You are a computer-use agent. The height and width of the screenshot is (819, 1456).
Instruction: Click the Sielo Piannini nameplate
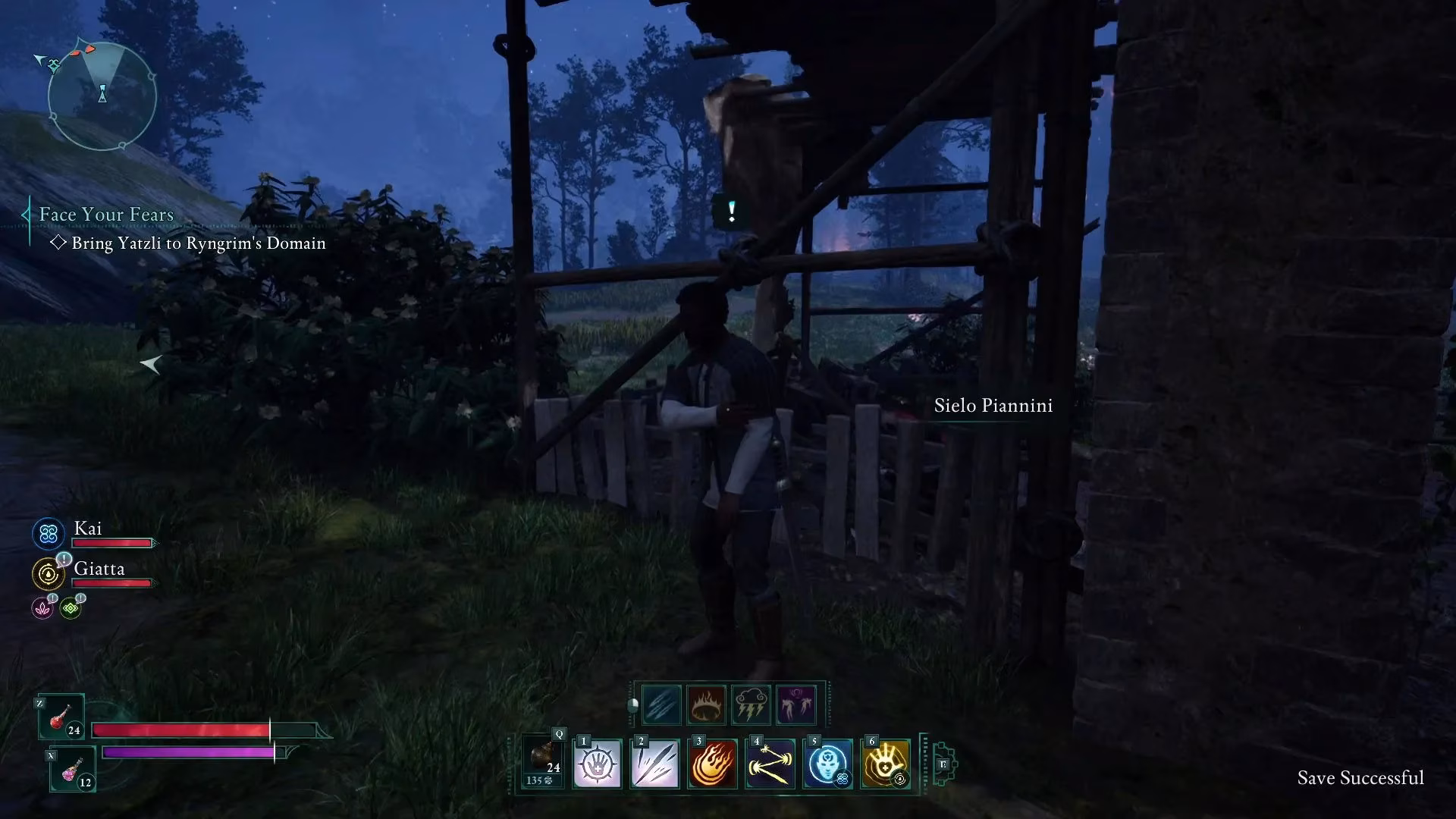[993, 406]
